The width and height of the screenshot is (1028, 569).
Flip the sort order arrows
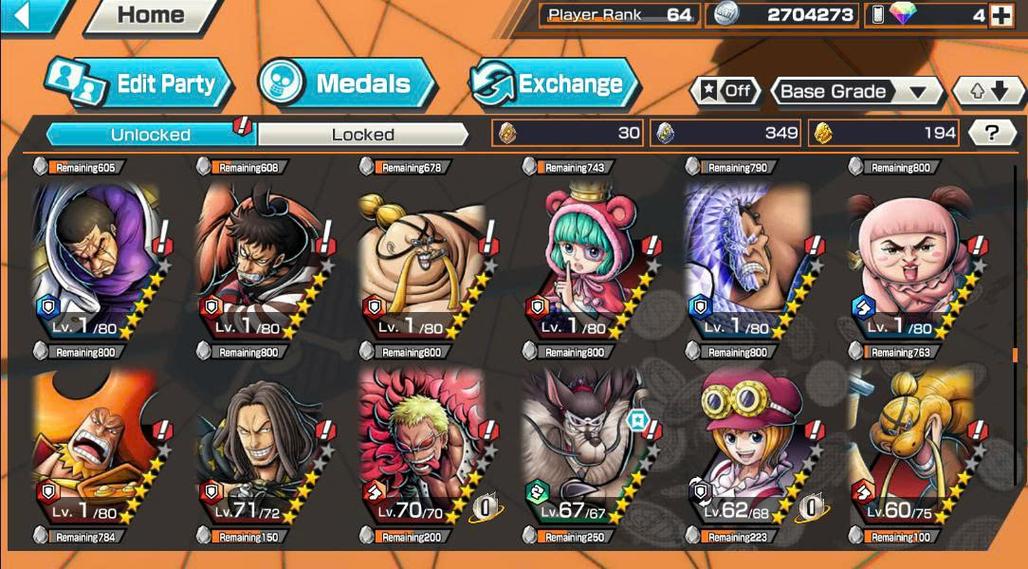coord(989,91)
